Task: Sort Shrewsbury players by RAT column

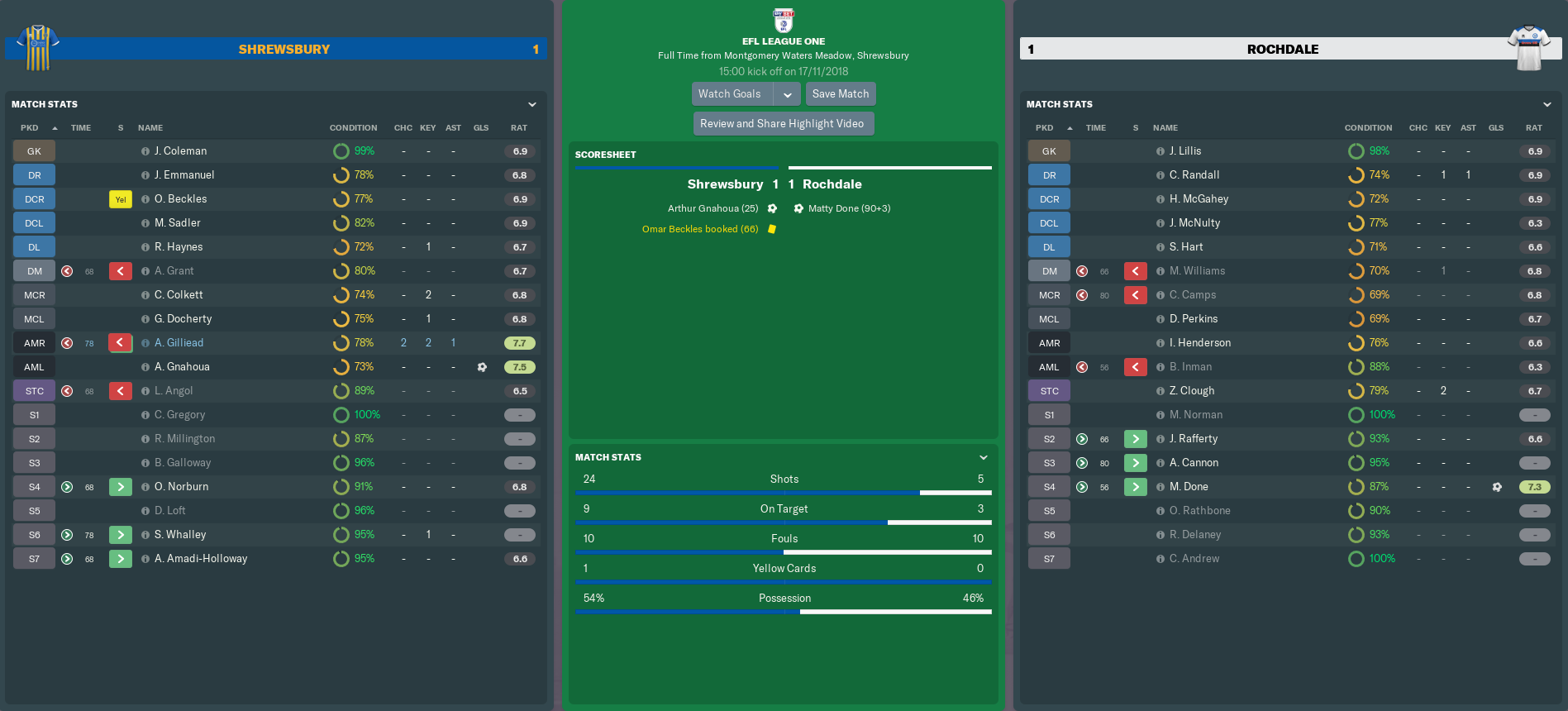Action: 518,128
